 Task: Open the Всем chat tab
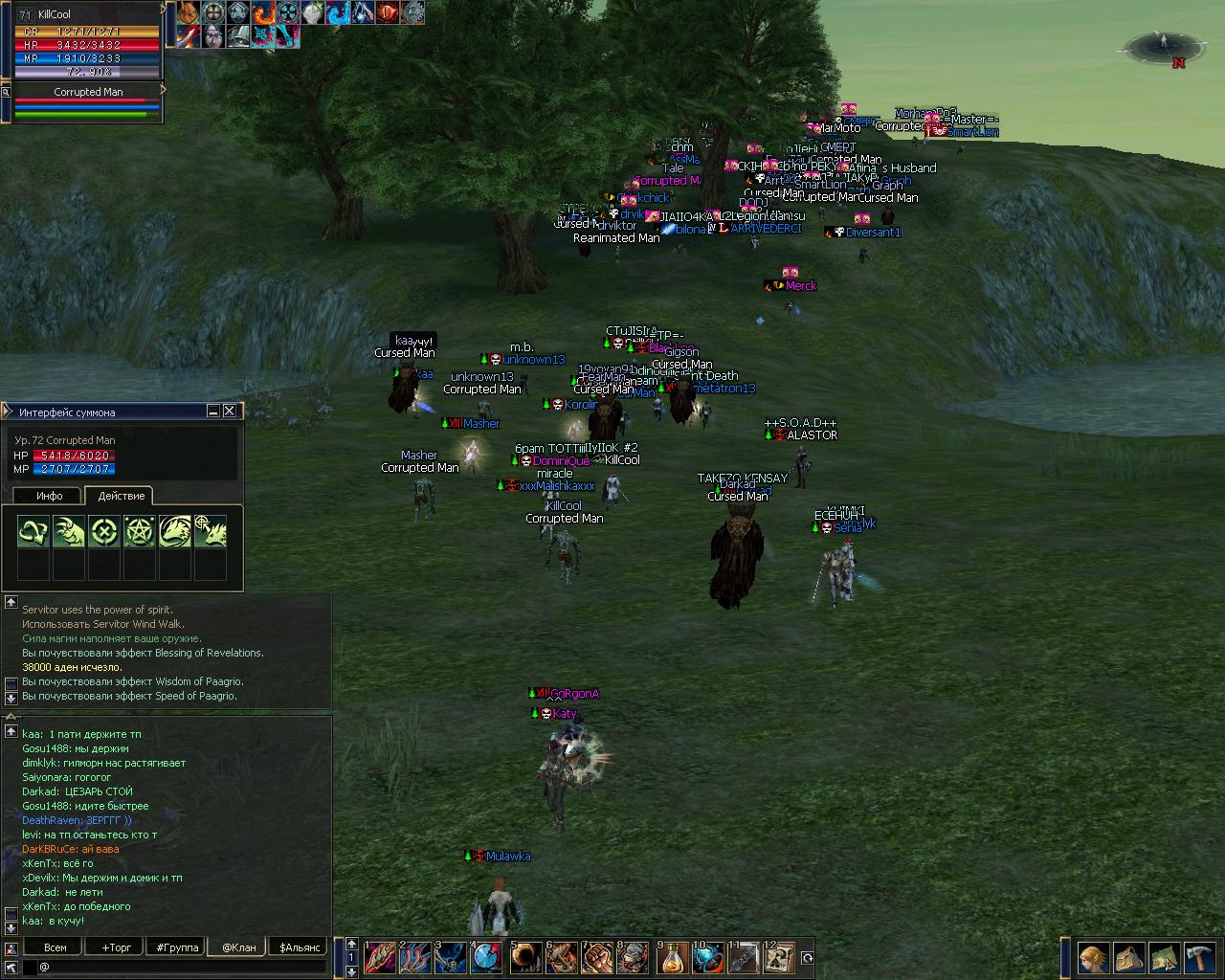[x=56, y=947]
